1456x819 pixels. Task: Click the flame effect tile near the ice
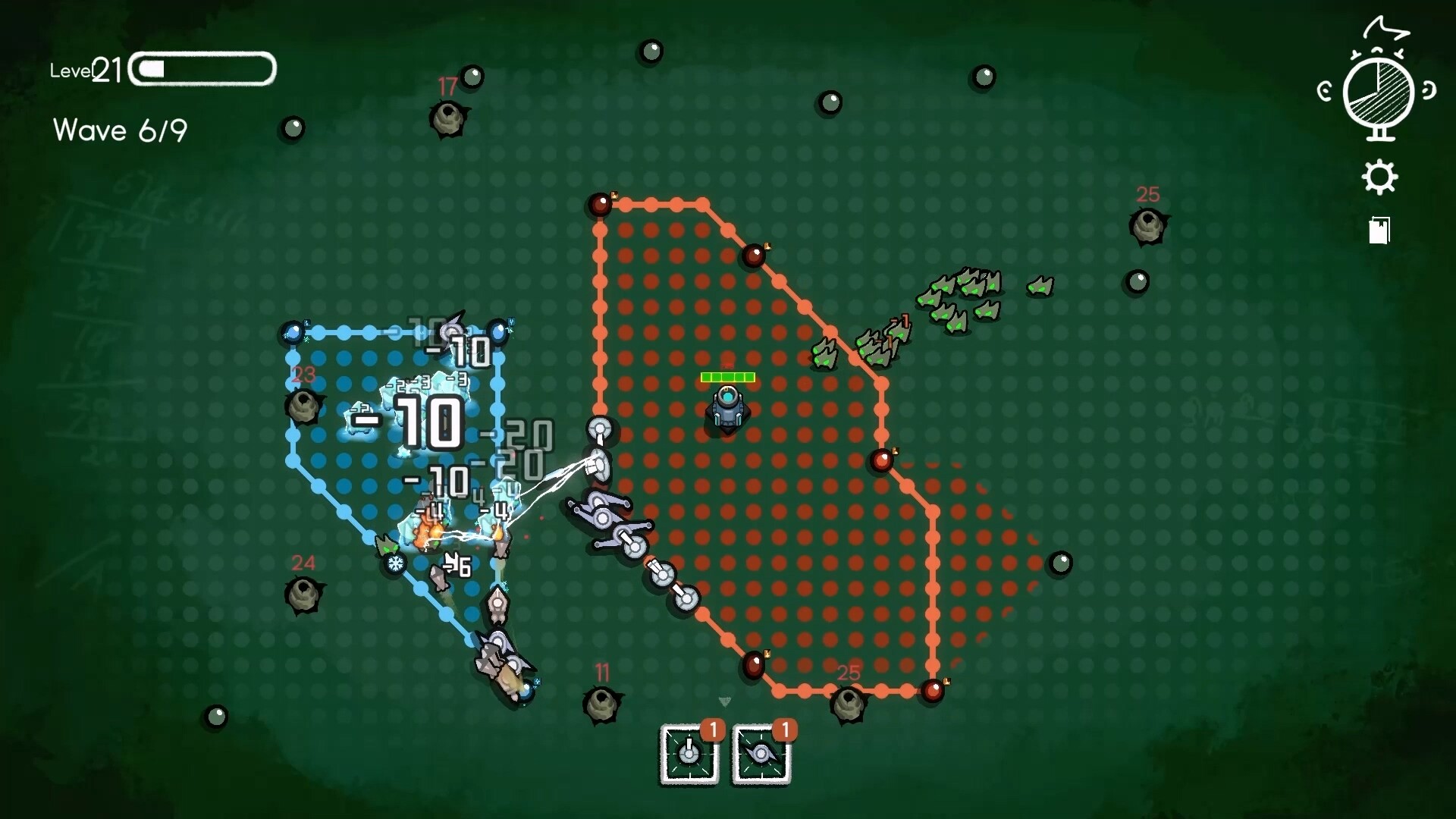click(x=428, y=535)
